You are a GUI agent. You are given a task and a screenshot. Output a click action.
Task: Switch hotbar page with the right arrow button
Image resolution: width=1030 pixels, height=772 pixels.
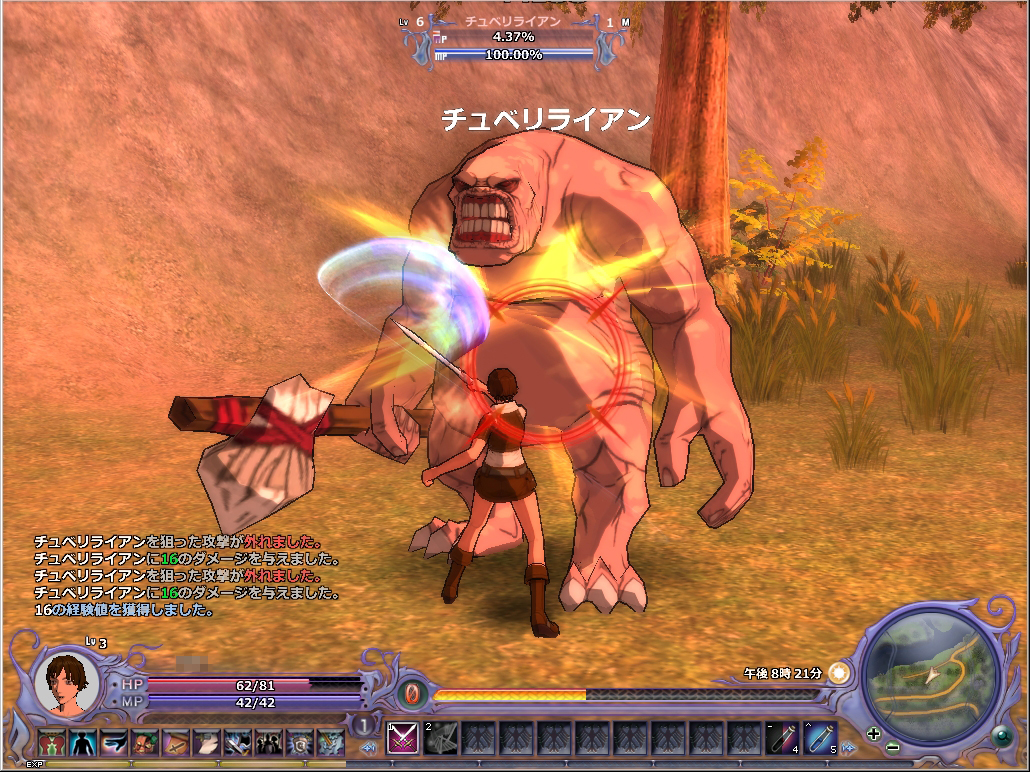click(848, 747)
